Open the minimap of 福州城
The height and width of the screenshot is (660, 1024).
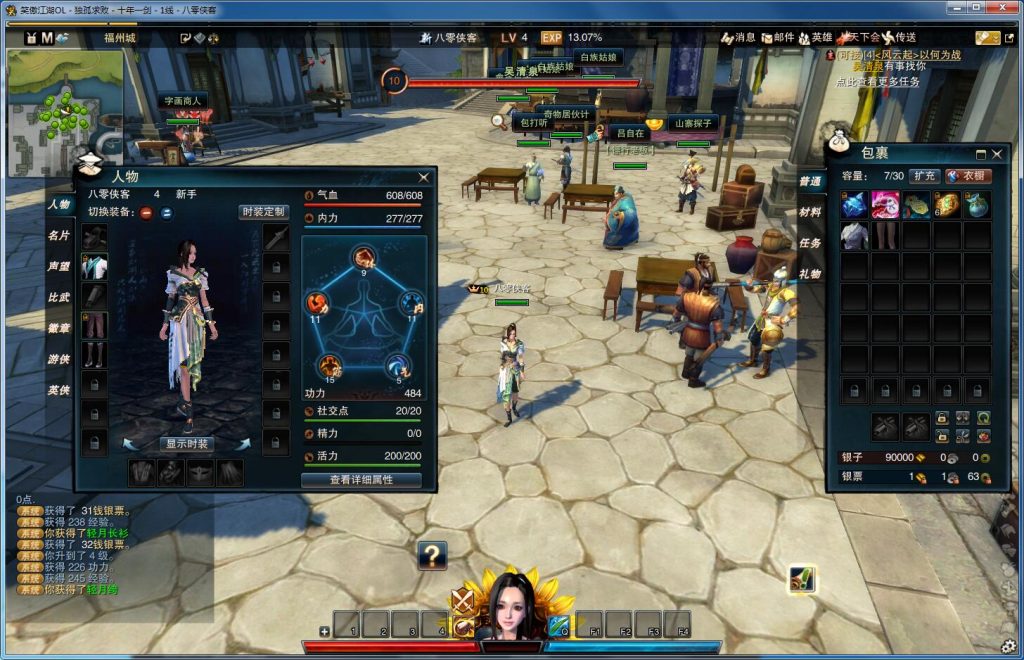[x=65, y=112]
